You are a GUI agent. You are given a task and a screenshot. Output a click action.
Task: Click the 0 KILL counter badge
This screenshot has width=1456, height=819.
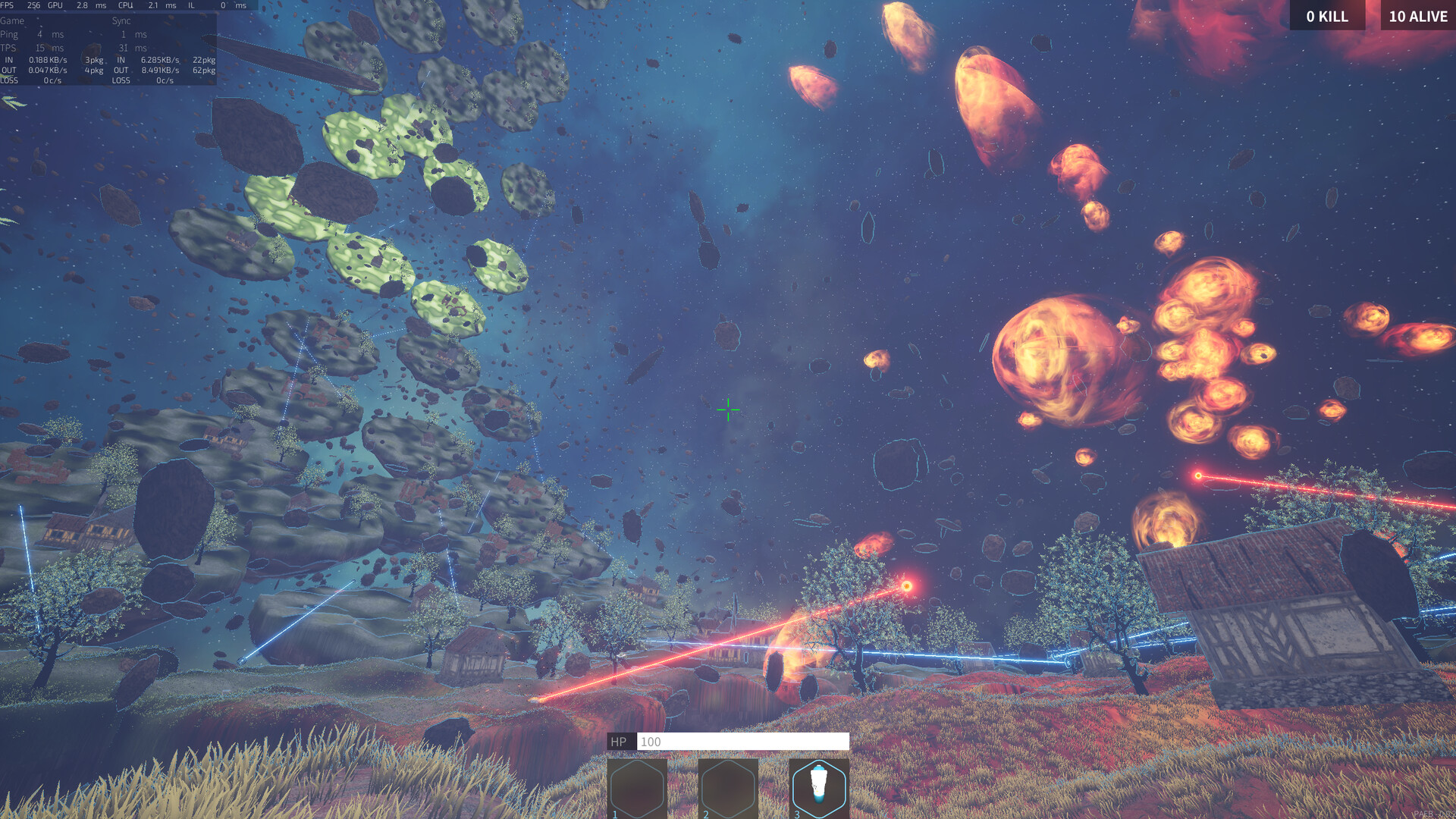coord(1328,16)
